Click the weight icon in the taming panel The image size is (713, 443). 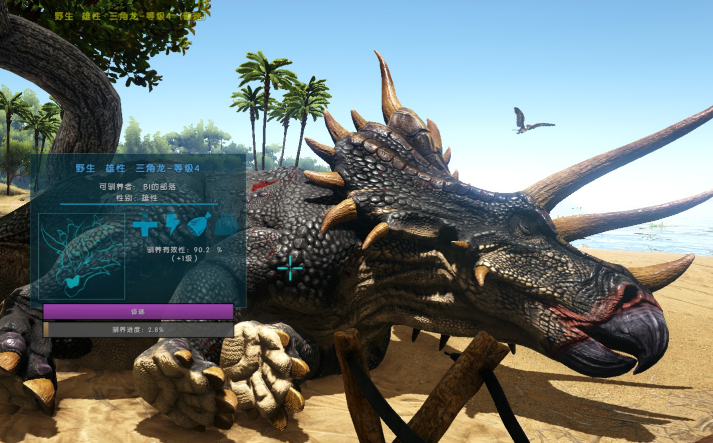click(226, 226)
